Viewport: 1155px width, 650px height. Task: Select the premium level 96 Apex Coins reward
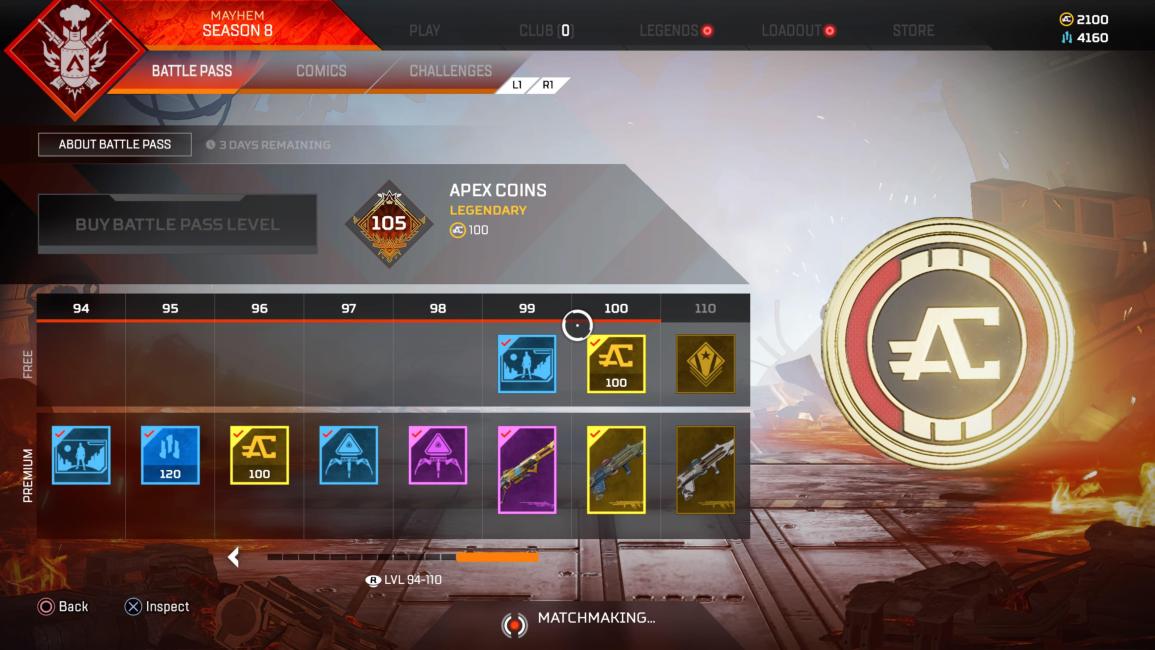click(x=259, y=455)
